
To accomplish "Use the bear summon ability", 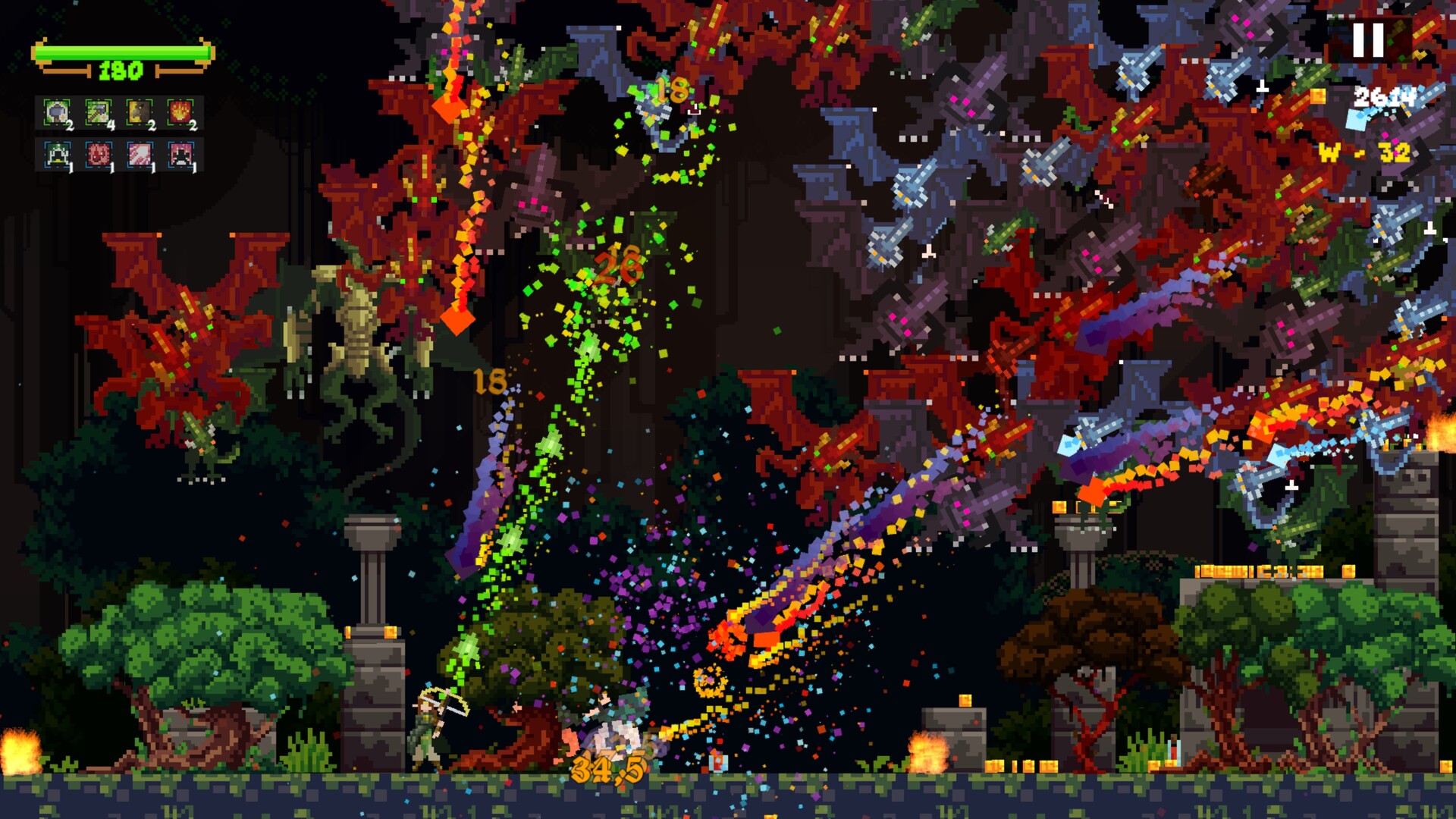I will pos(139,111).
